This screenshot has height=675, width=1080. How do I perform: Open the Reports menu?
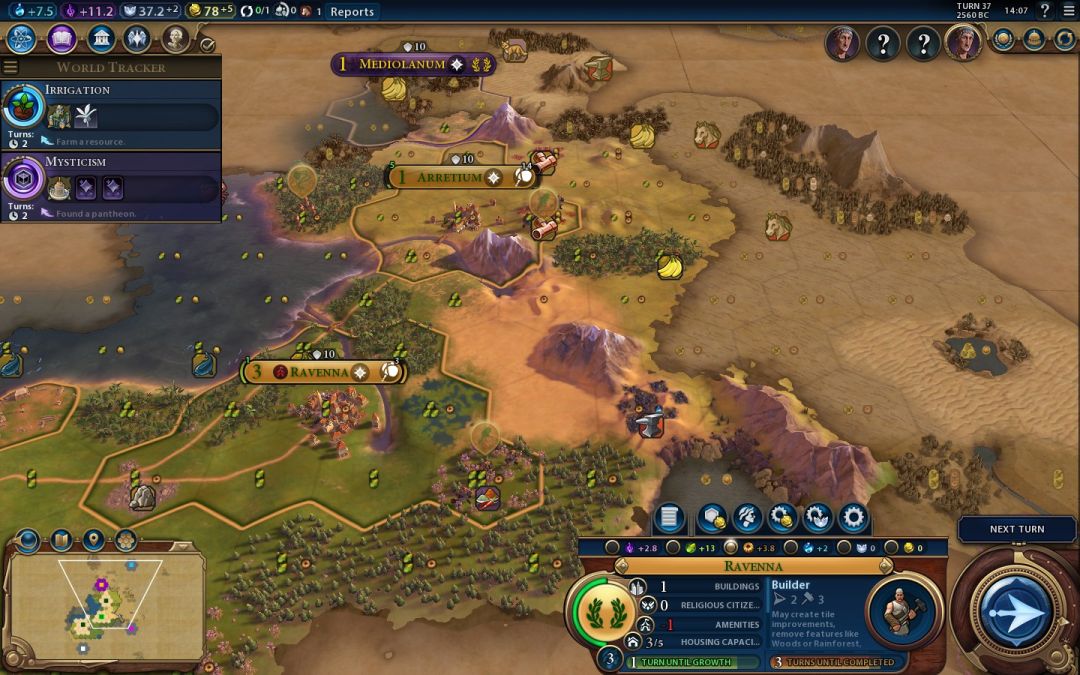click(352, 12)
